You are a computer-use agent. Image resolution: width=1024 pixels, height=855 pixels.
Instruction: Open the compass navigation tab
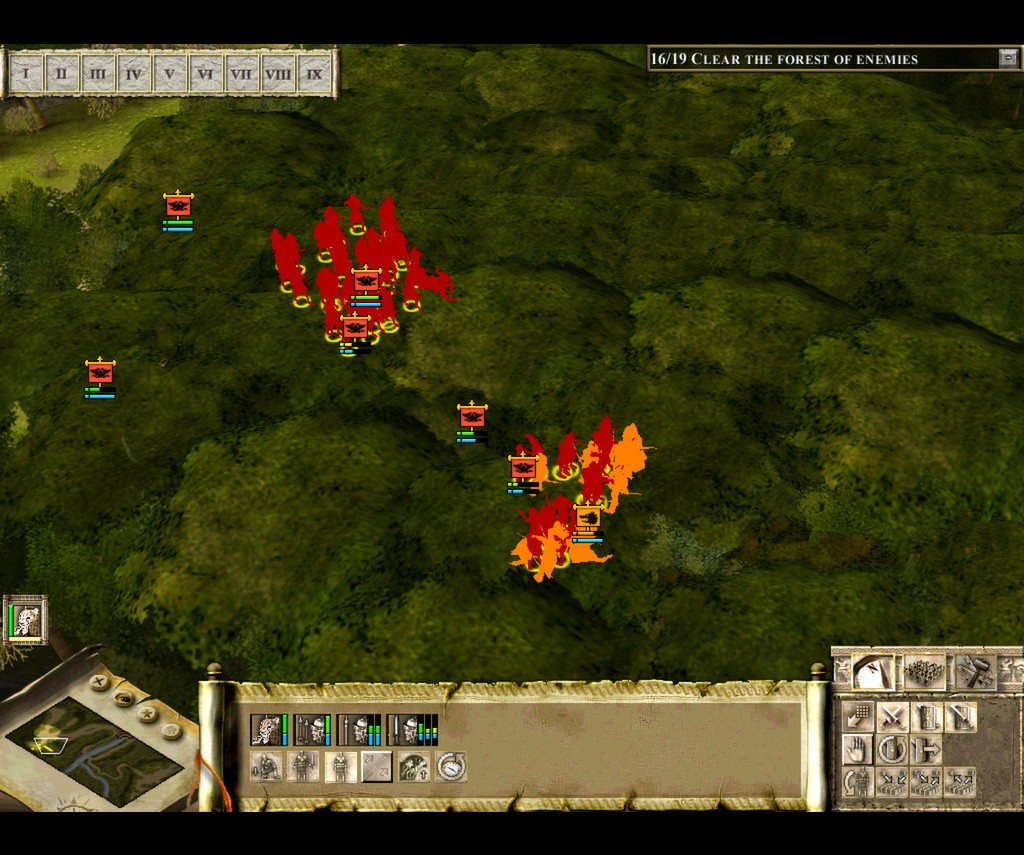[874, 672]
